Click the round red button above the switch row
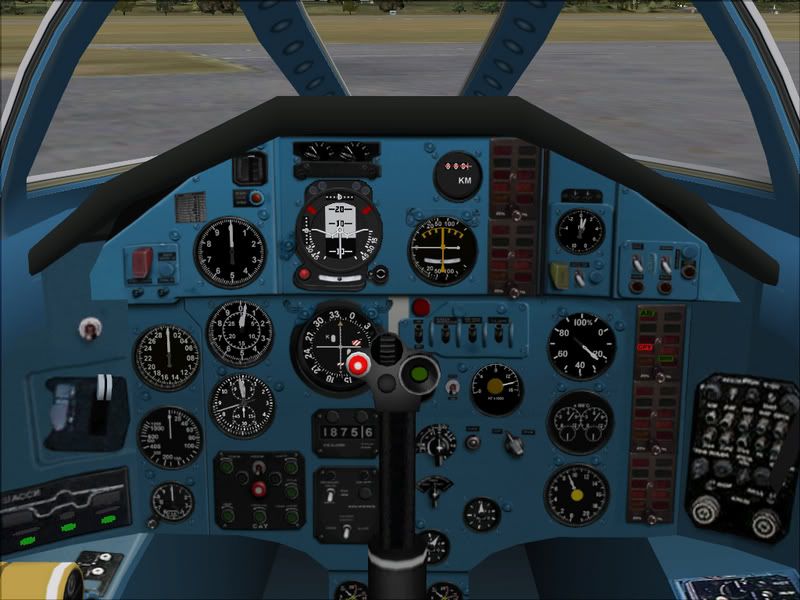Screen dimensions: 800x600 pos(421,307)
